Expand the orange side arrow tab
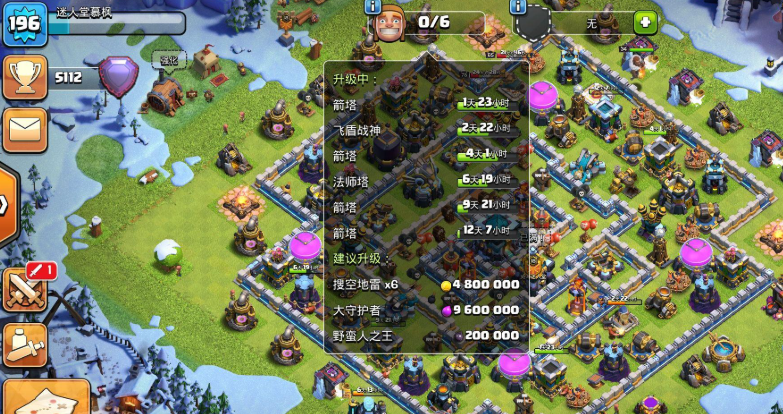Image resolution: width=783 pixels, height=414 pixels. pyautogui.click(x=7, y=204)
